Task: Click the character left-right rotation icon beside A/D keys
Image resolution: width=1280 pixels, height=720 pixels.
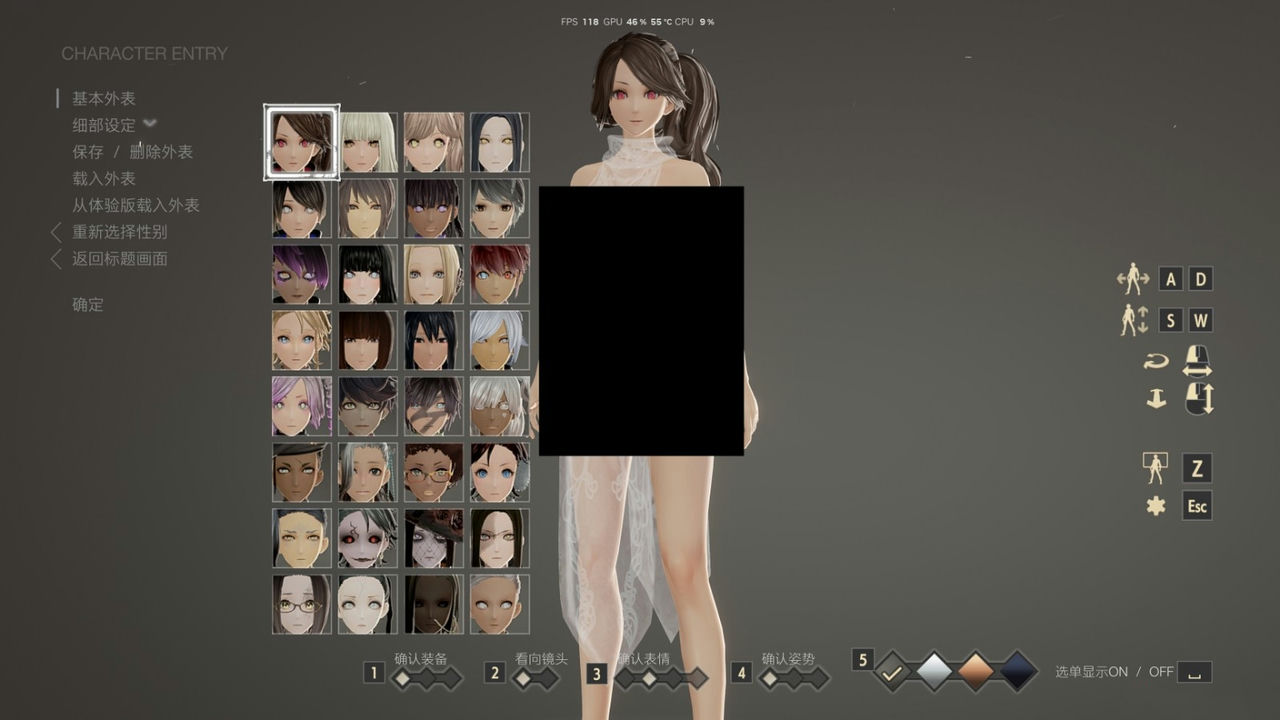Action: 1135,279
